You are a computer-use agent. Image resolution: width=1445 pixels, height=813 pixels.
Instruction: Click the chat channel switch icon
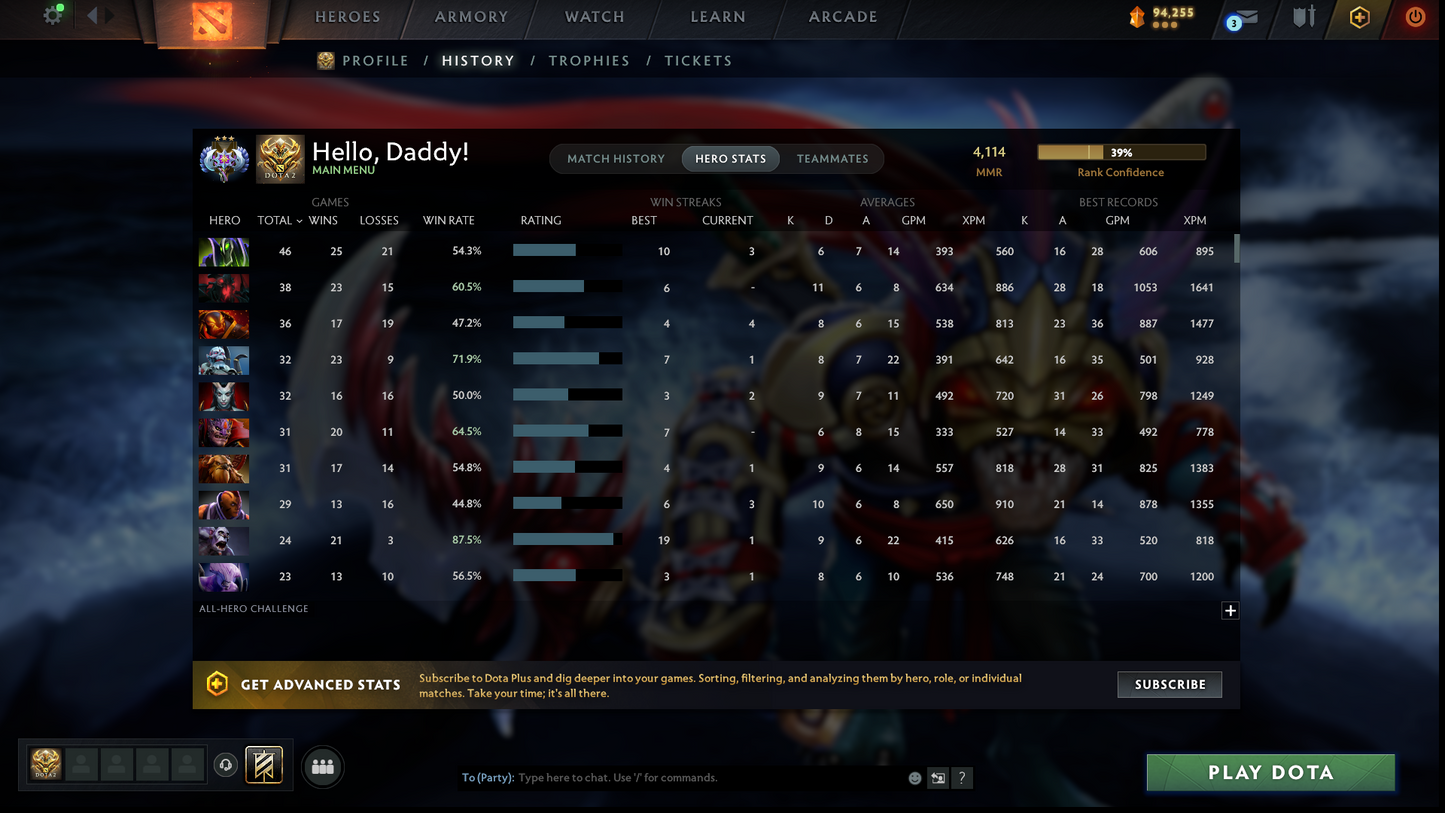(937, 777)
